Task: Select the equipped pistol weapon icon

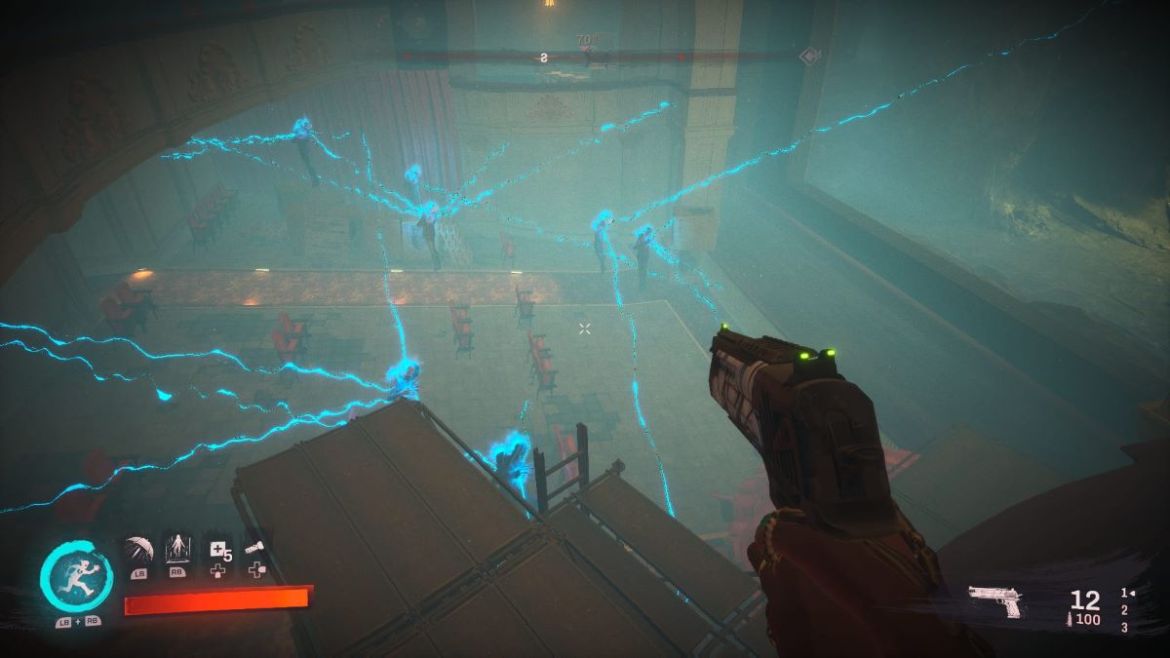Action: click(994, 601)
